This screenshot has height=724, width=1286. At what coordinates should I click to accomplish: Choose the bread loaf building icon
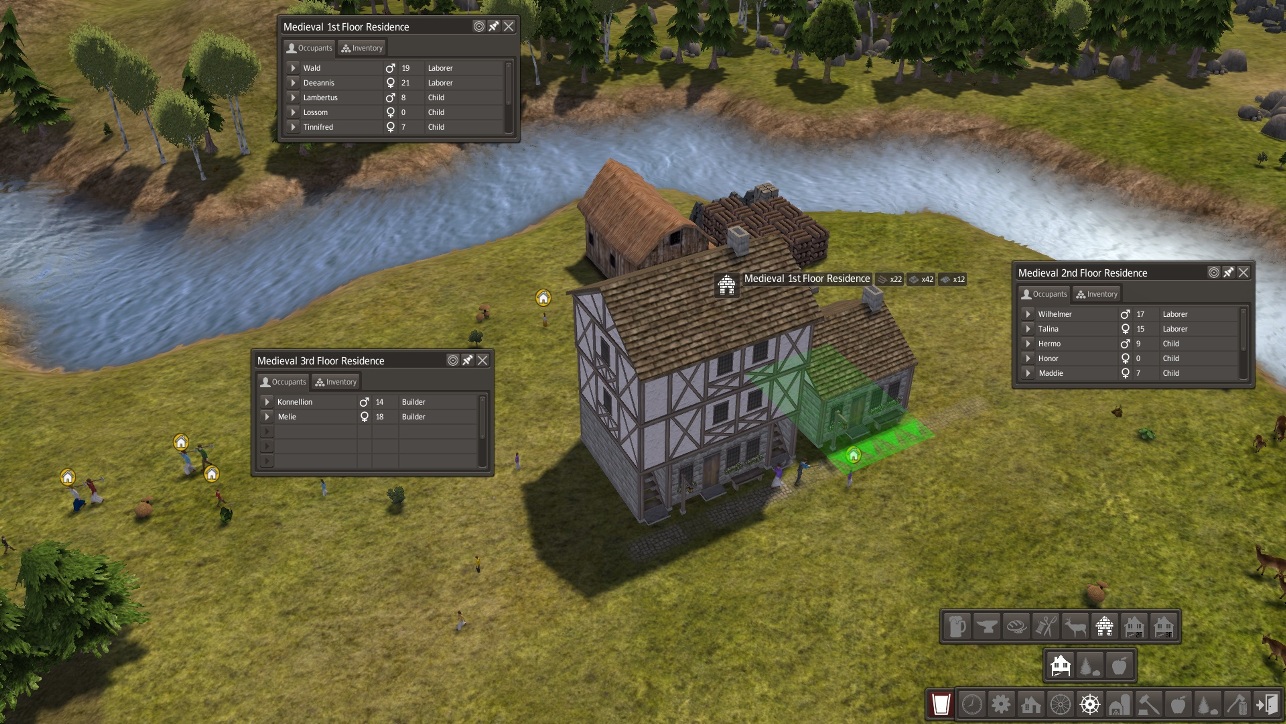pyautogui.click(x=1015, y=627)
